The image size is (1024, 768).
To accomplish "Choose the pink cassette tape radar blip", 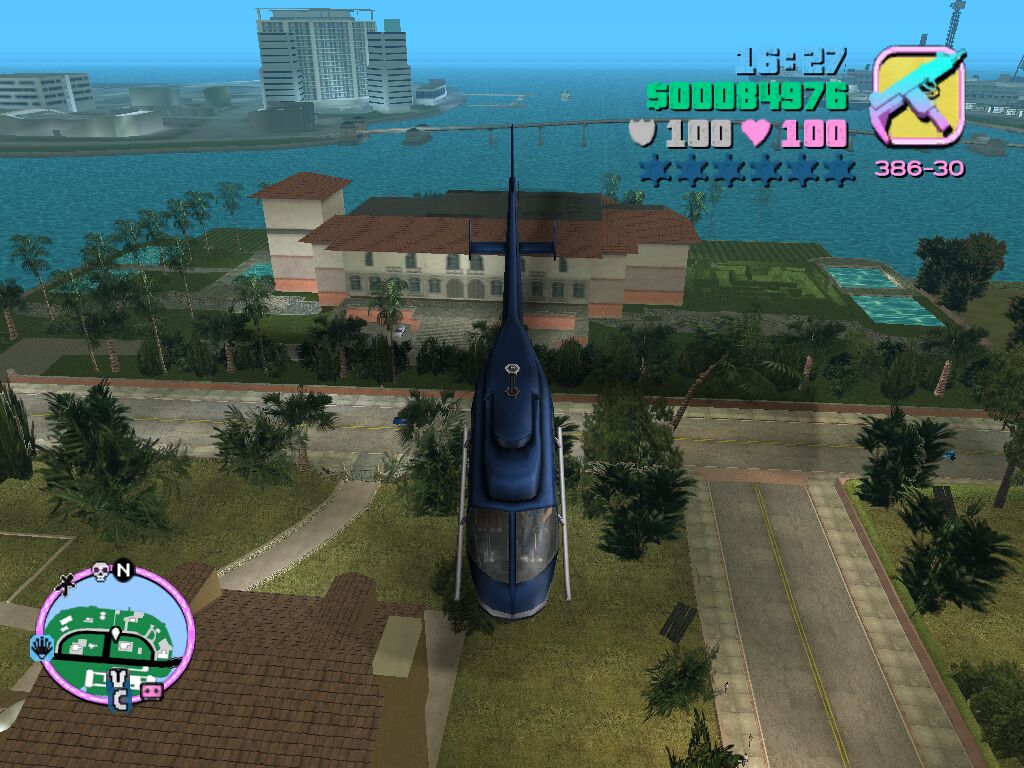I will coord(151,692).
